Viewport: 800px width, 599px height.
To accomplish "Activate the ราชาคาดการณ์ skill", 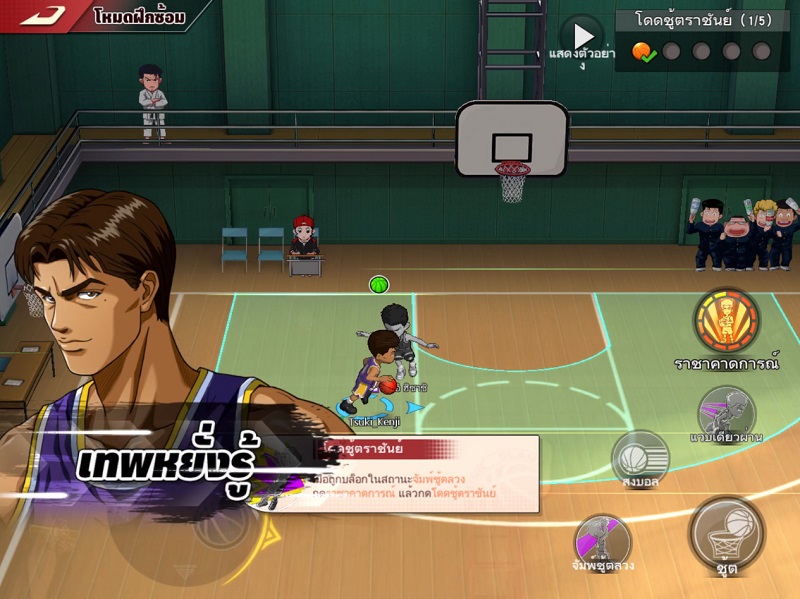I will tap(726, 322).
